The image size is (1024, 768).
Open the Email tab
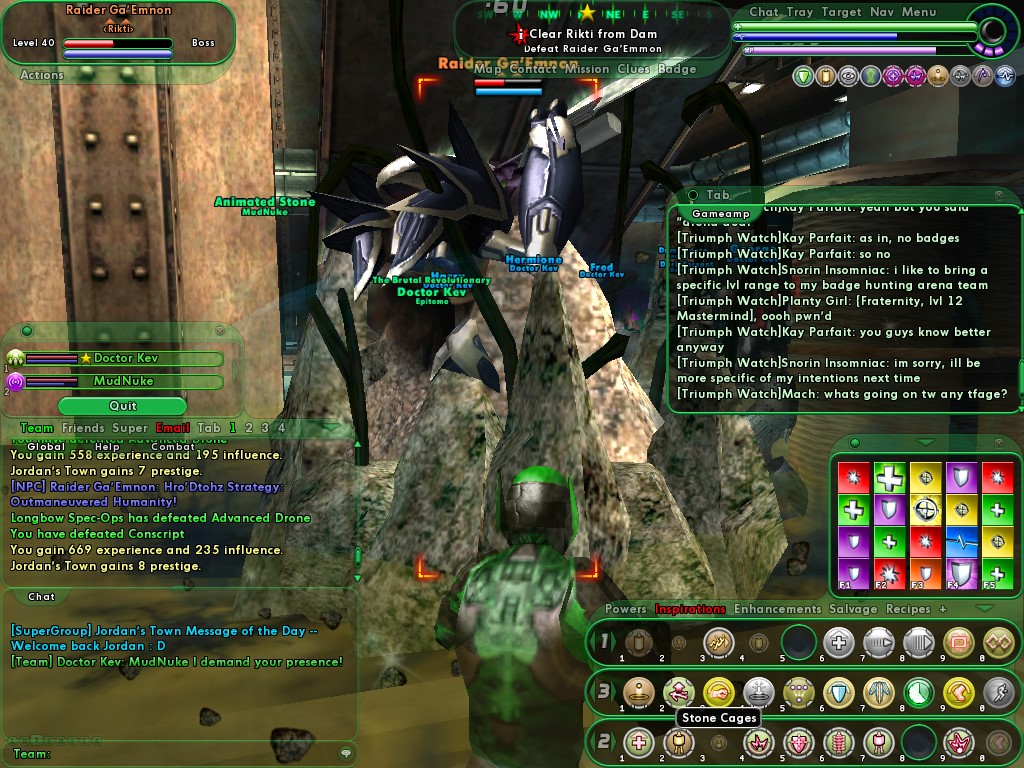tap(173, 428)
